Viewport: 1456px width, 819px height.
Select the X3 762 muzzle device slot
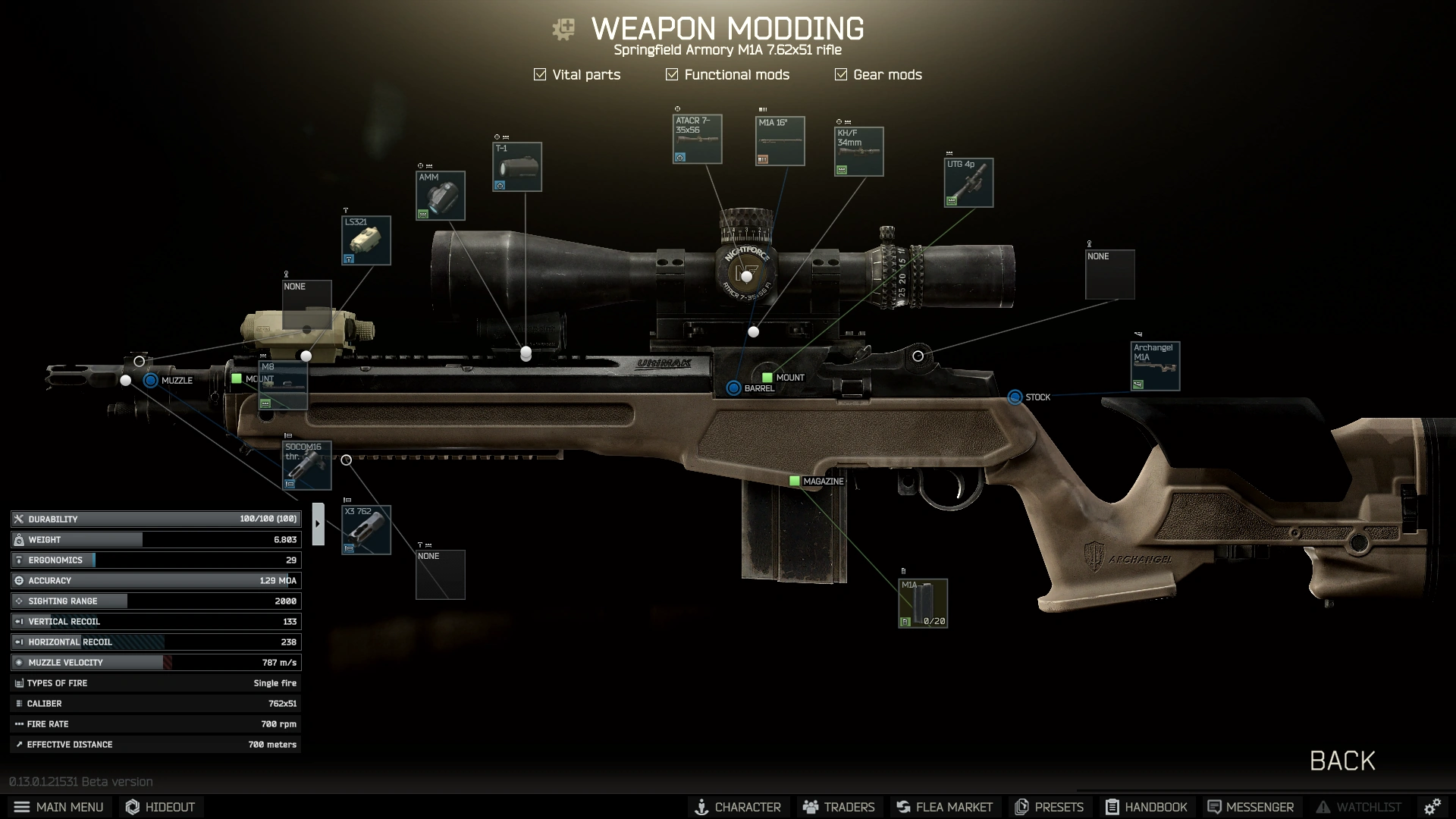click(366, 530)
